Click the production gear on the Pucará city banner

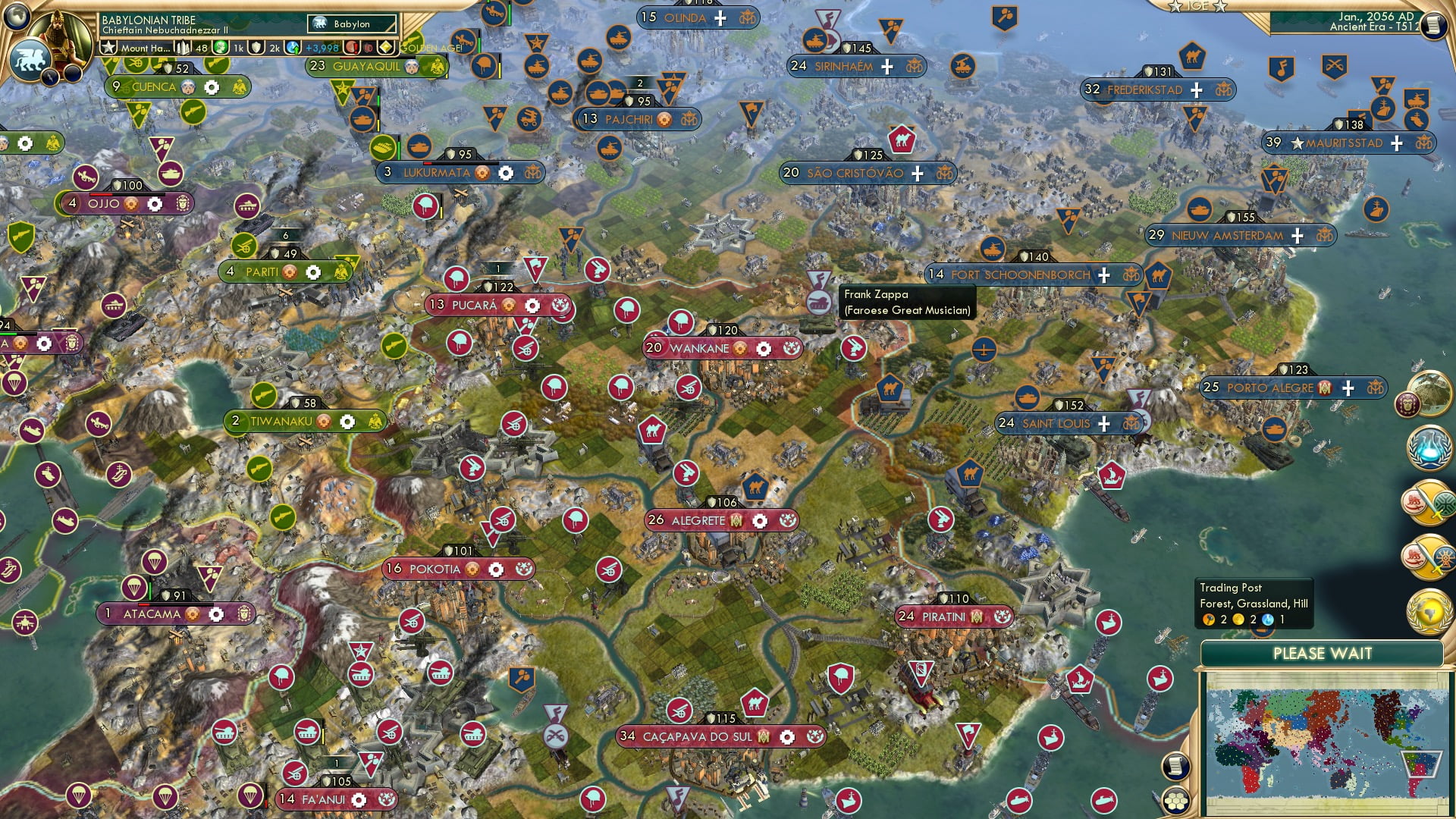(x=531, y=305)
